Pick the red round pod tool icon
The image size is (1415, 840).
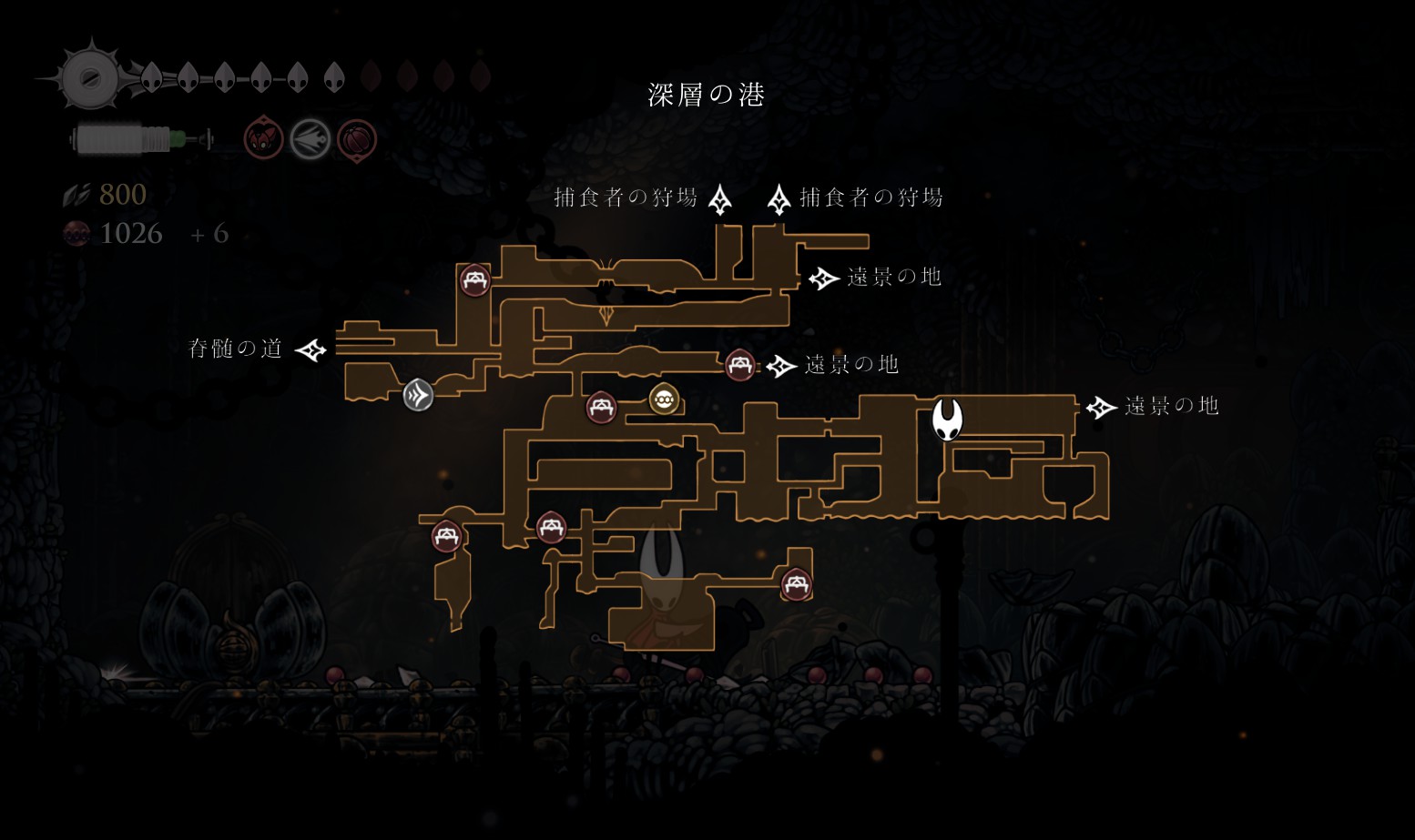tap(357, 140)
